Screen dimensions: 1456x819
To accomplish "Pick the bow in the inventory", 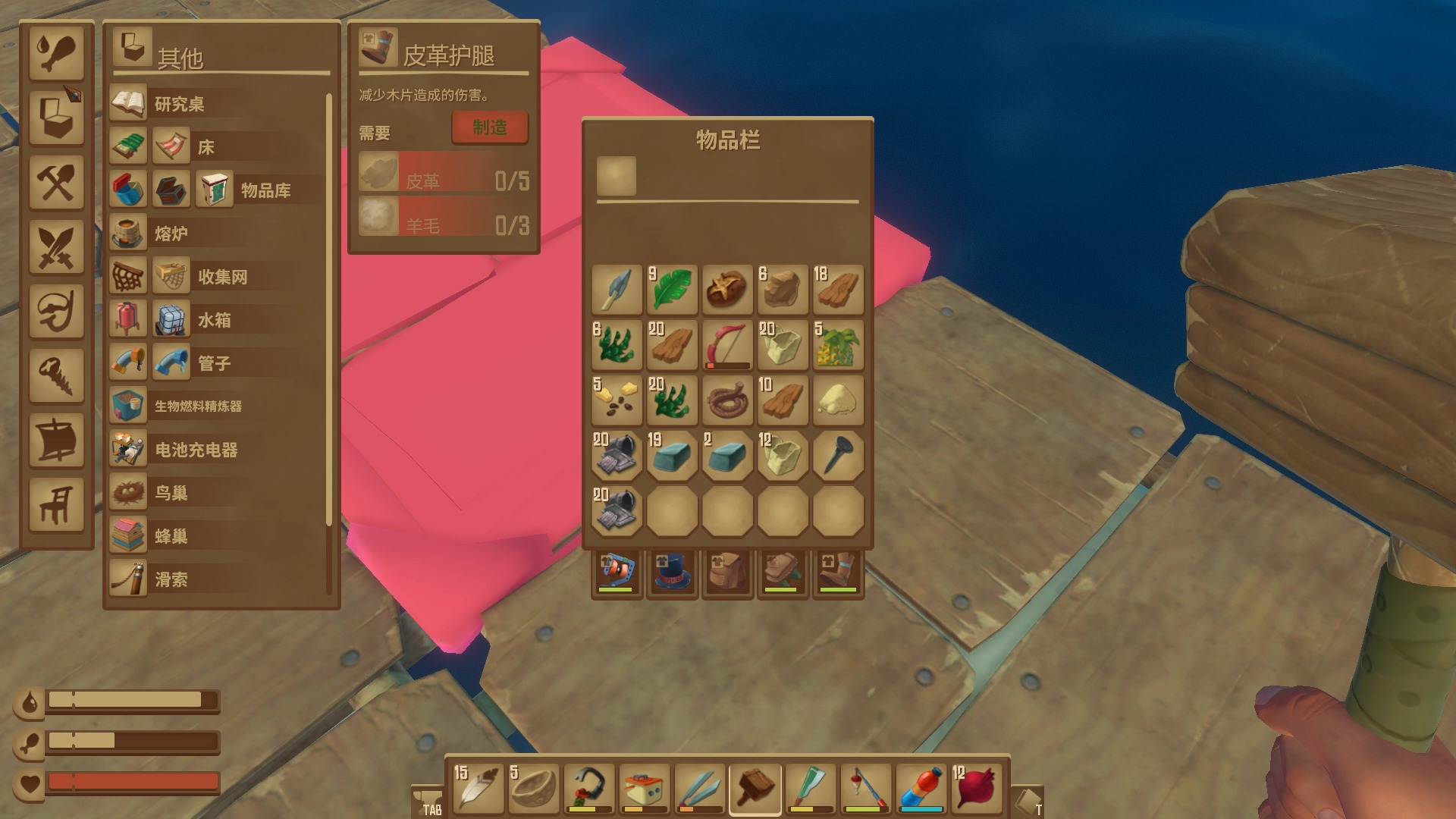I will (x=727, y=345).
